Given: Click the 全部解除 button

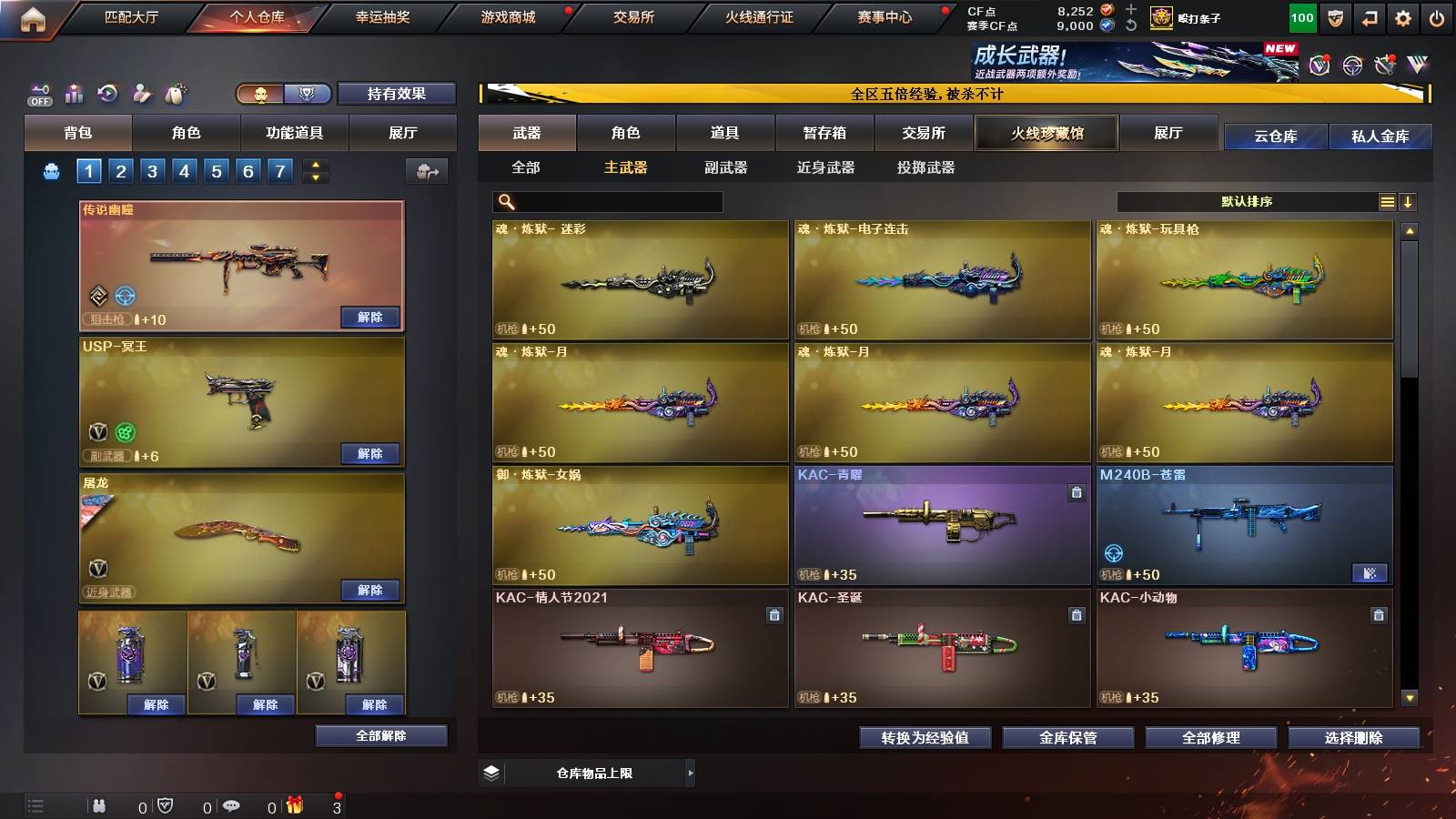Looking at the screenshot, I should [x=380, y=735].
